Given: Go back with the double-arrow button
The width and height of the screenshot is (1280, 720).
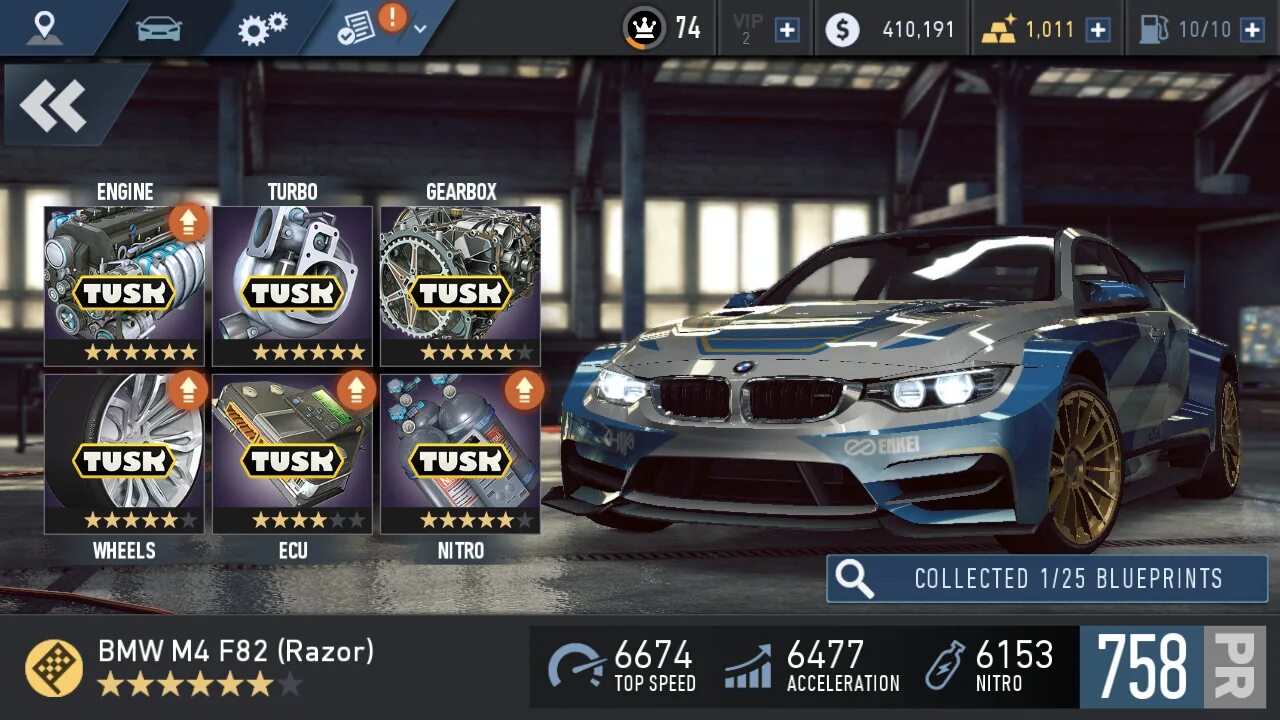Looking at the screenshot, I should 54,105.
